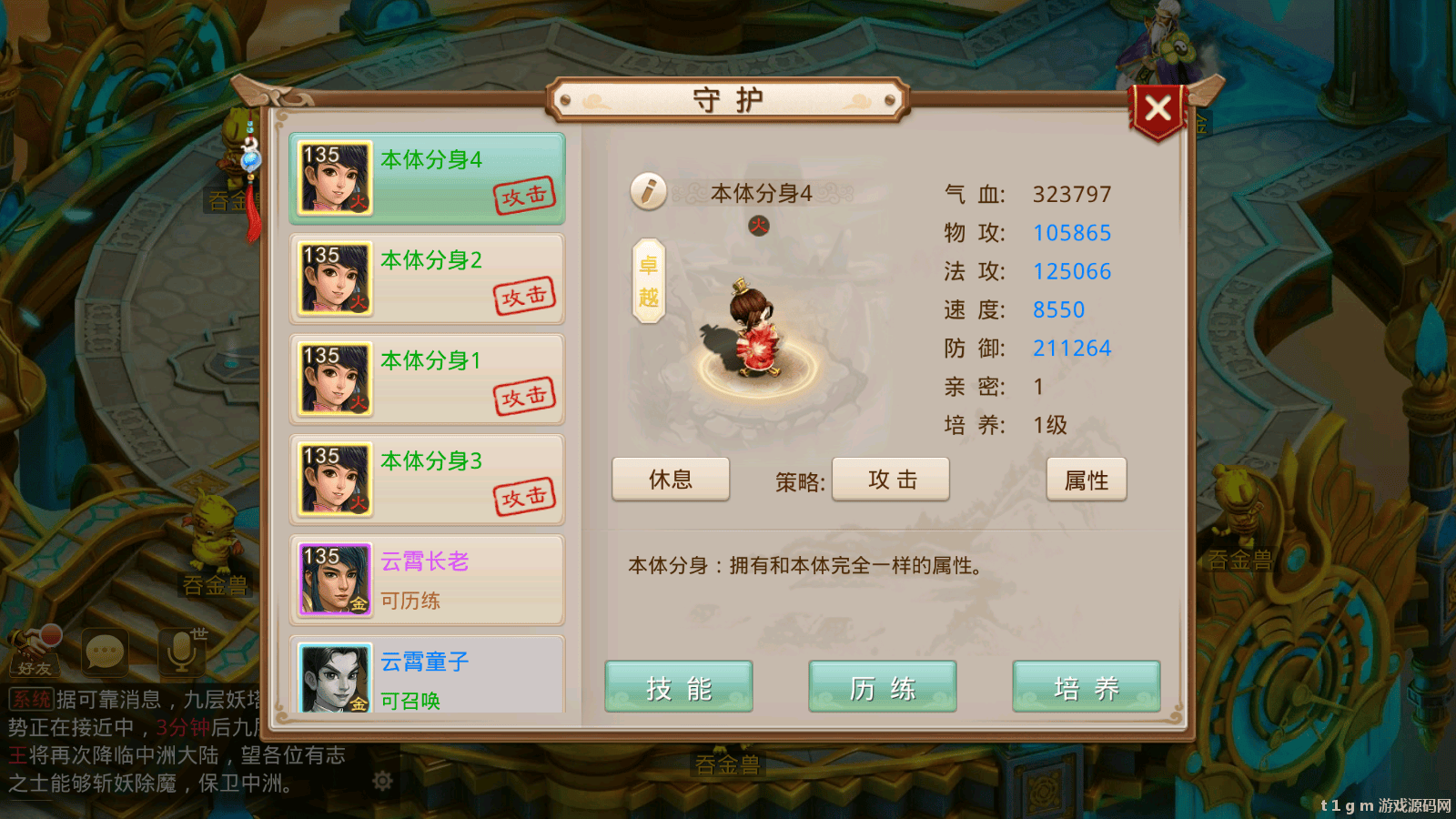
Task: Switch to the 历练 tab
Action: [x=882, y=689]
